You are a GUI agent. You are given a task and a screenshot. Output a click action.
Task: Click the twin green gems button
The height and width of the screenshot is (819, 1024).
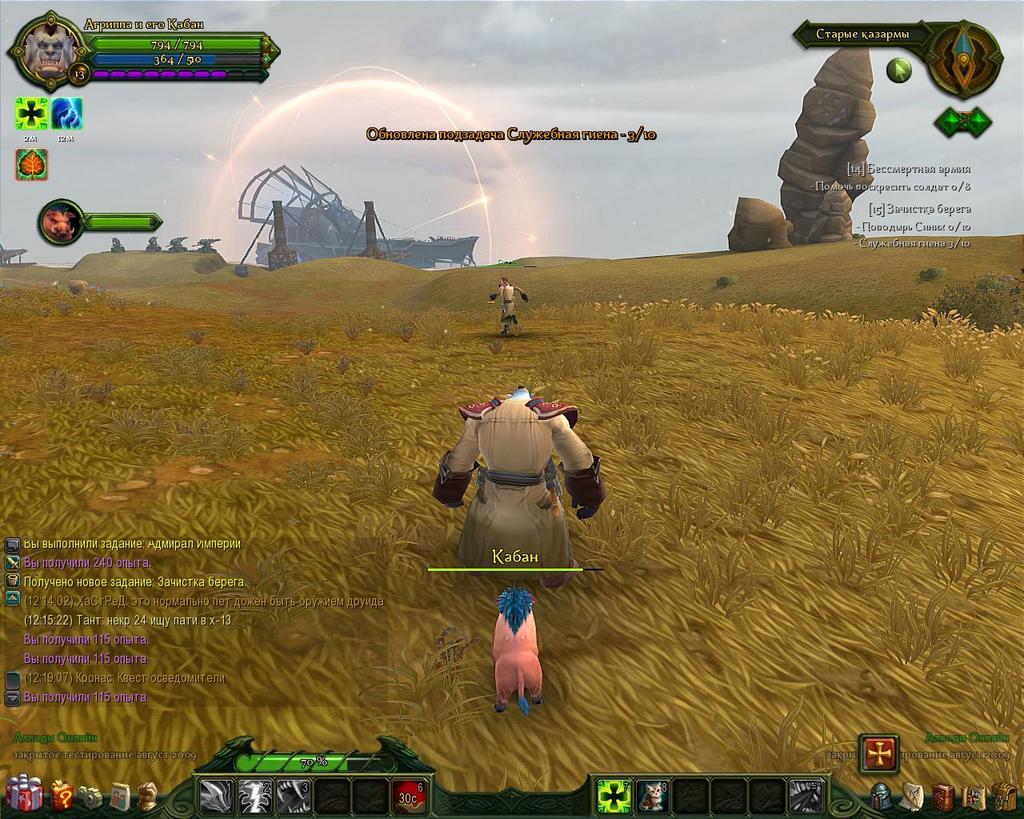tap(962, 122)
